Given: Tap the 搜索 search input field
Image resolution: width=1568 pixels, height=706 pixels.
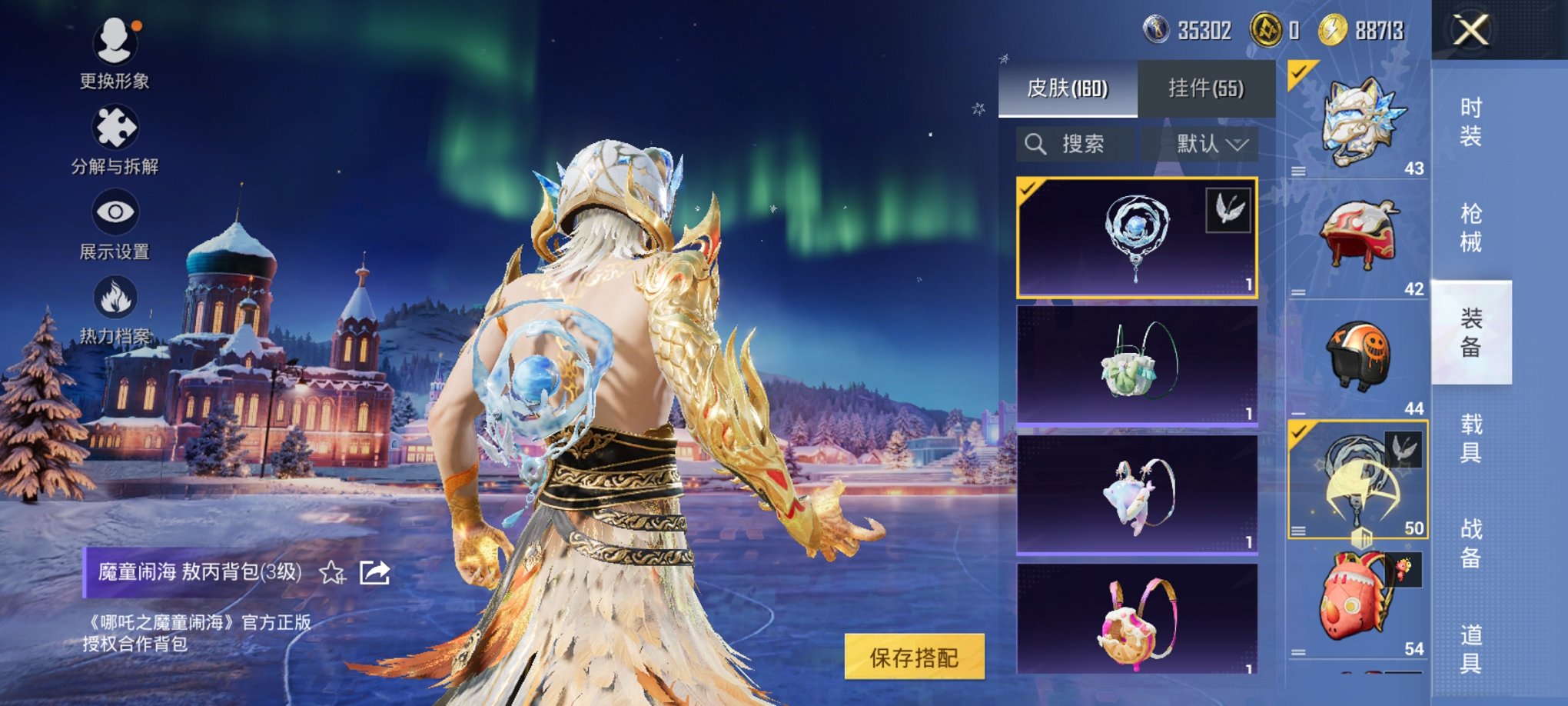Looking at the screenshot, I should tap(1084, 145).
